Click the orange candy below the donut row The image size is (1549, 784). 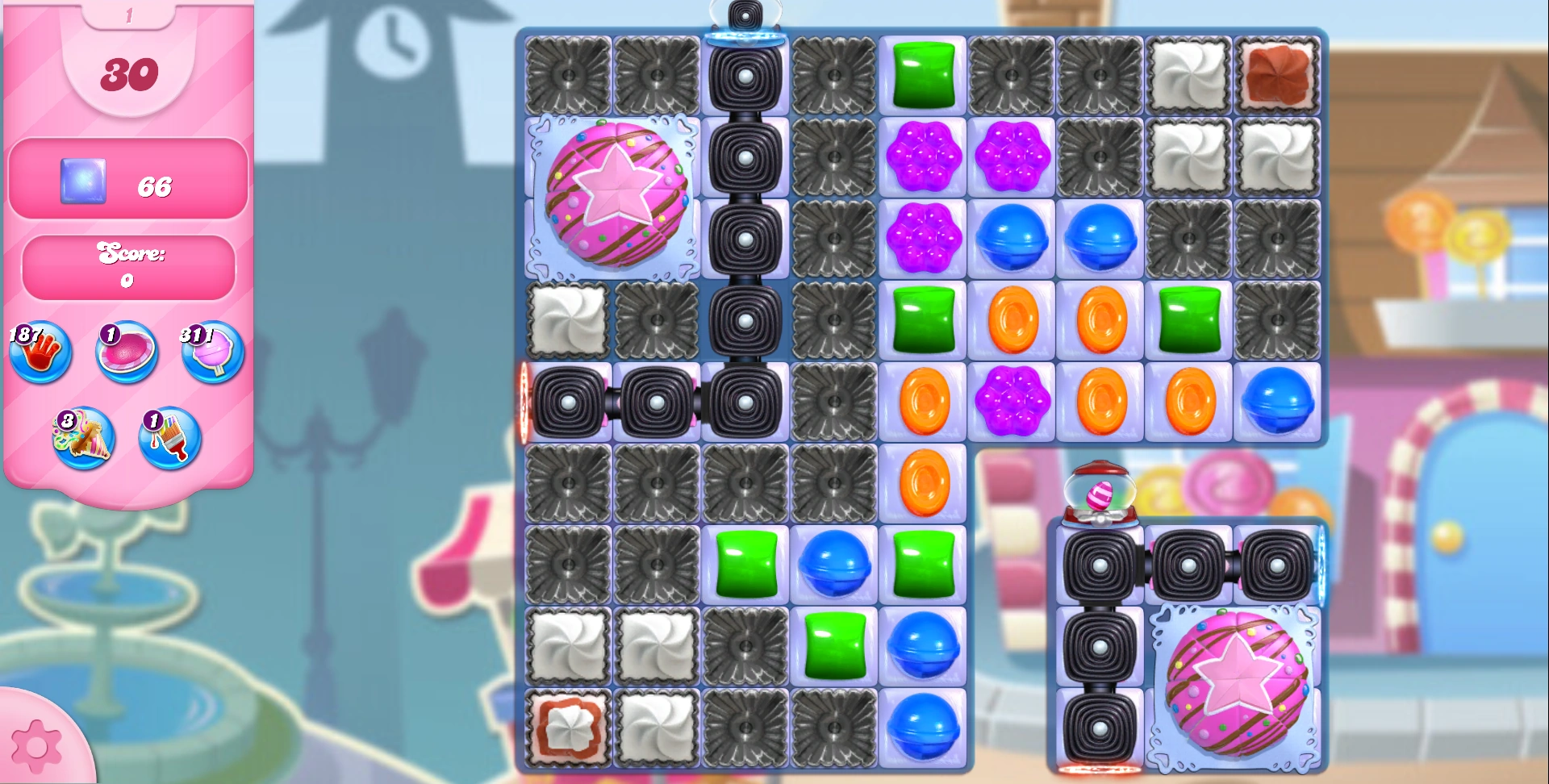[1011, 319]
